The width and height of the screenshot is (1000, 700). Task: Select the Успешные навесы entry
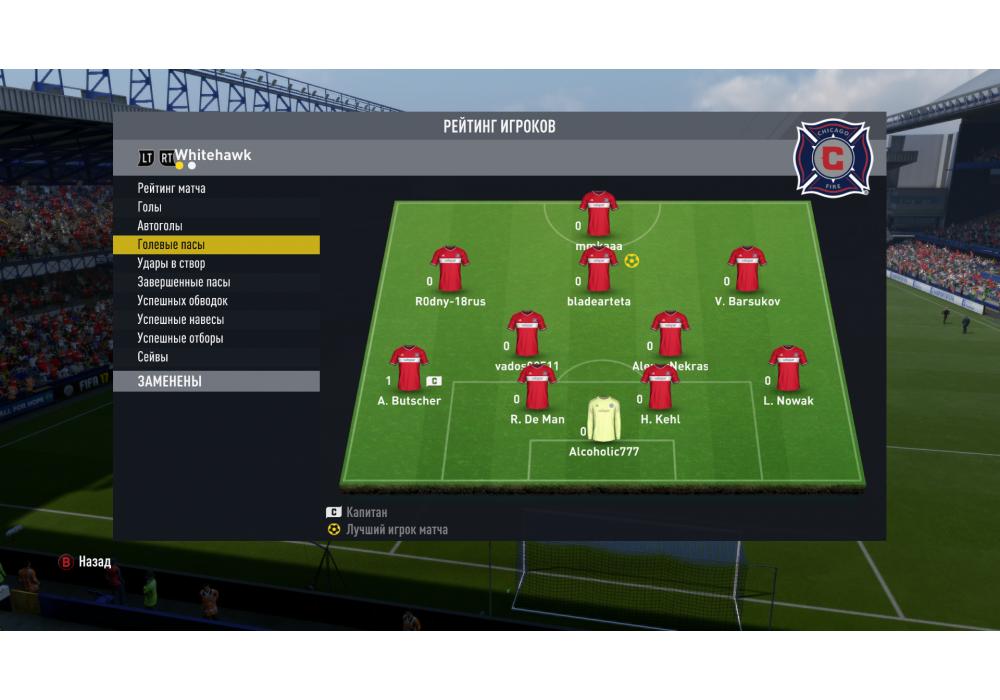181,320
